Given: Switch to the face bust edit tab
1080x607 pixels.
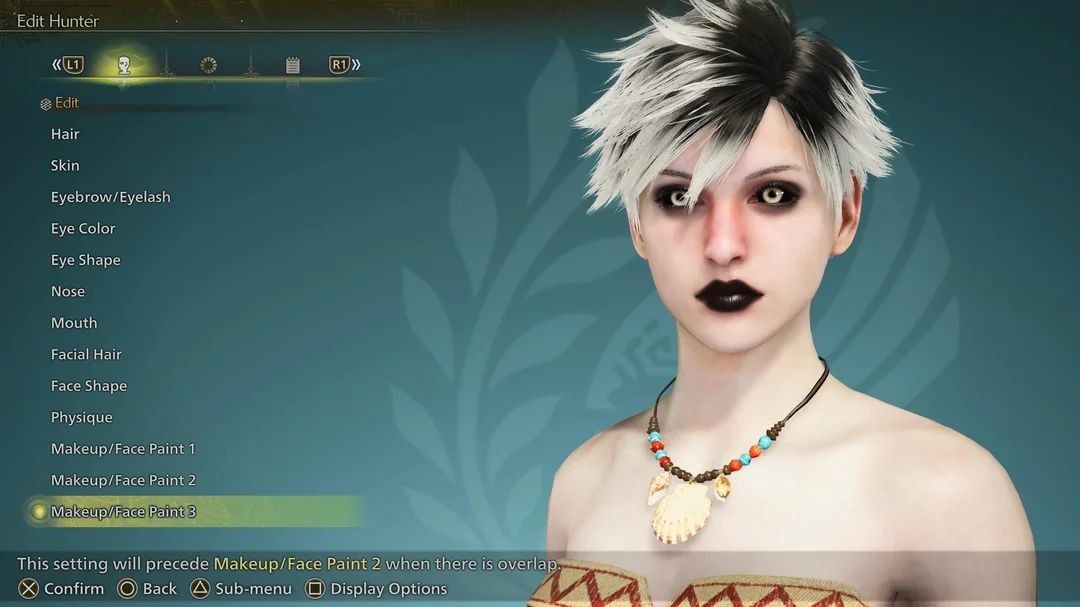Looking at the screenshot, I should coord(124,65).
